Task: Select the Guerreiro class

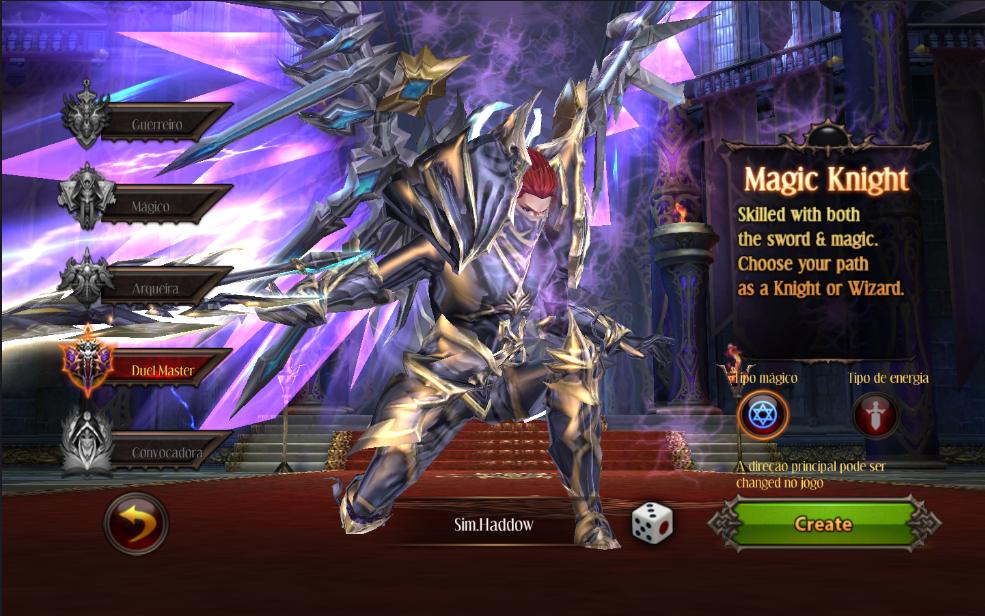Action: [x=160, y=124]
